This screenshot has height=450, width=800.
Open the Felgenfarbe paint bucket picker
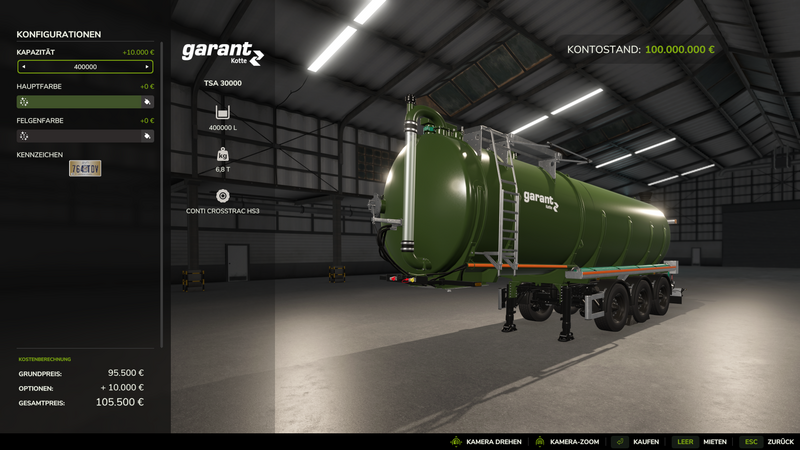pyautogui.click(x=147, y=136)
